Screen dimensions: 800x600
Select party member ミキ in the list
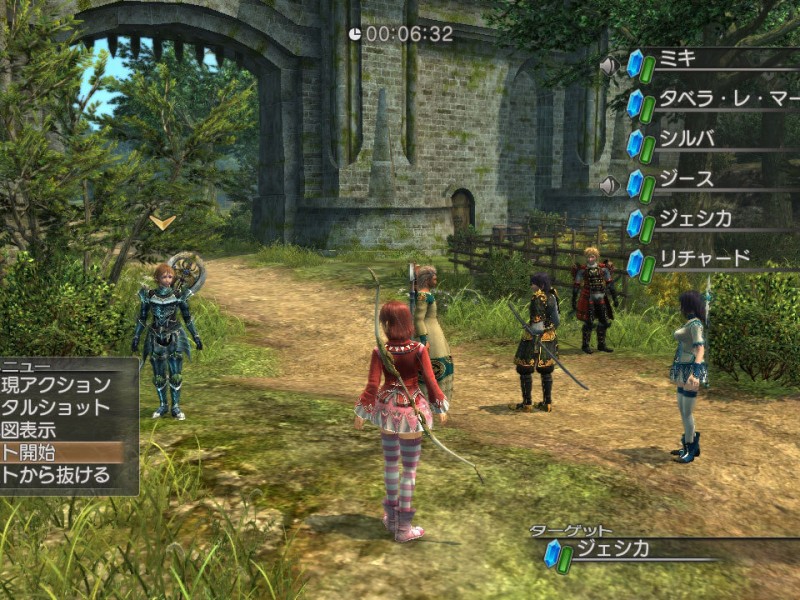[678, 59]
